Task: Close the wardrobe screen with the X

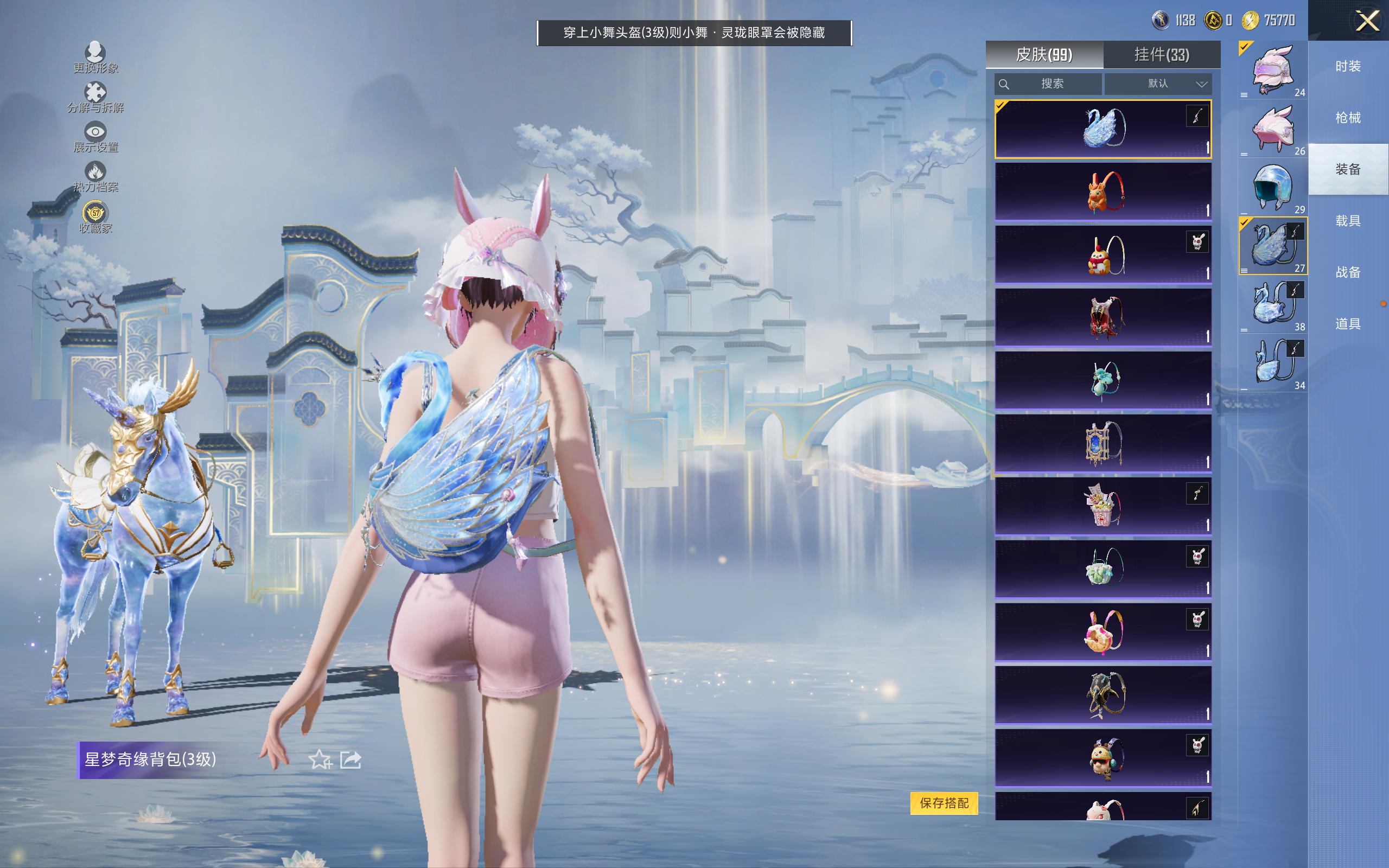Action: (x=1367, y=21)
